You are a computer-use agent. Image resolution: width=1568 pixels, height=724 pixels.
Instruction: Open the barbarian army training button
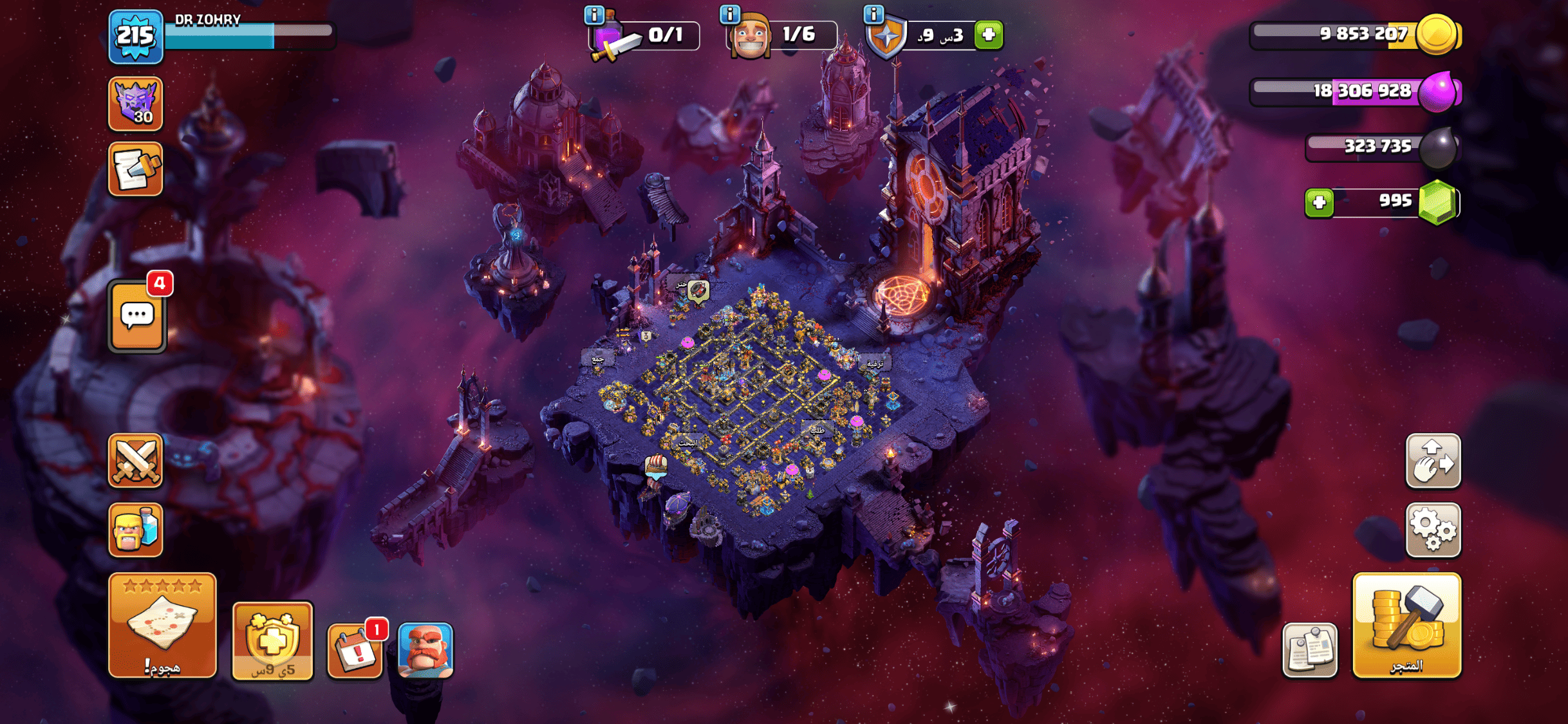click(135, 530)
